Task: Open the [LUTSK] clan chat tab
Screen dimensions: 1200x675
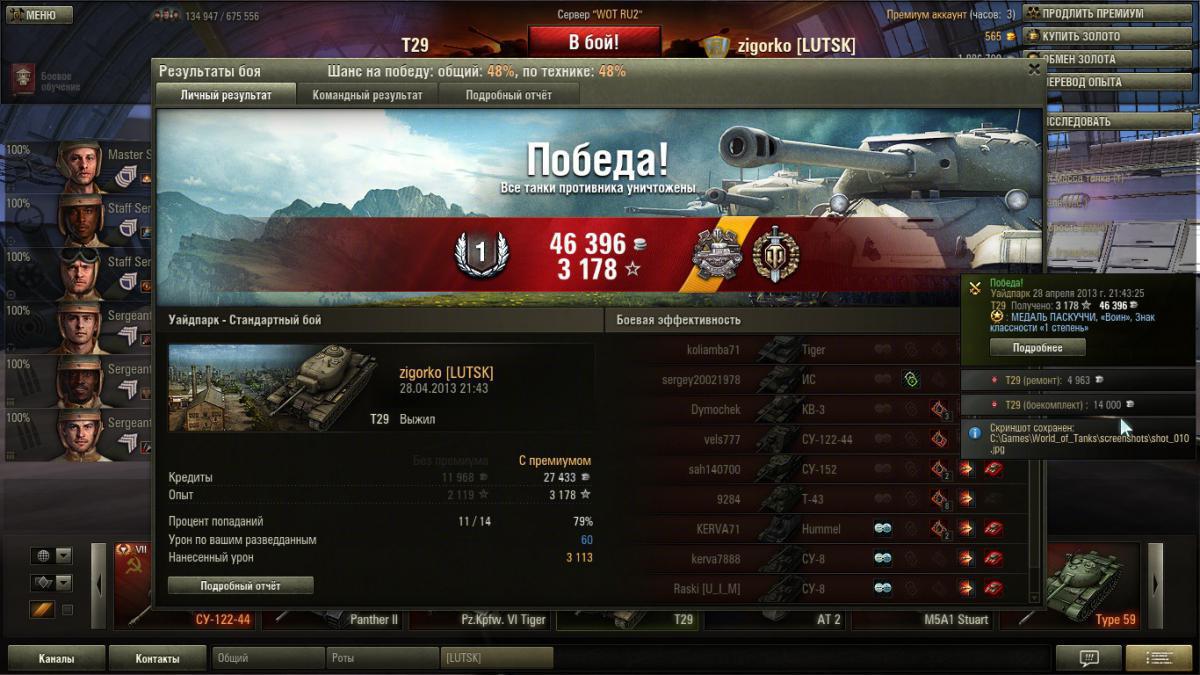Action: coord(496,659)
